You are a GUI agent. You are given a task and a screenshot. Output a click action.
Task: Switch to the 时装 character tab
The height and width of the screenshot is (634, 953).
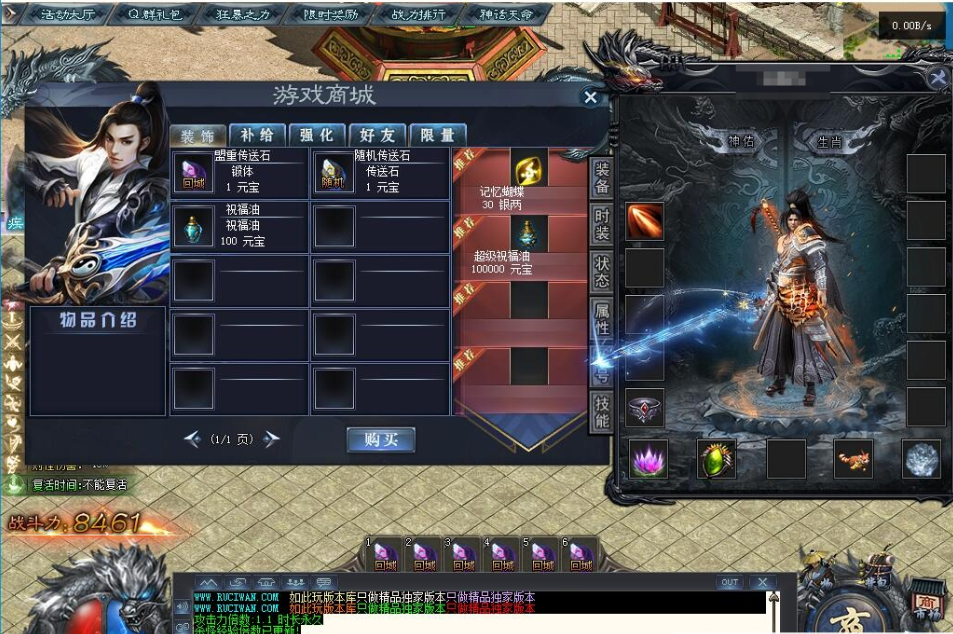602,227
